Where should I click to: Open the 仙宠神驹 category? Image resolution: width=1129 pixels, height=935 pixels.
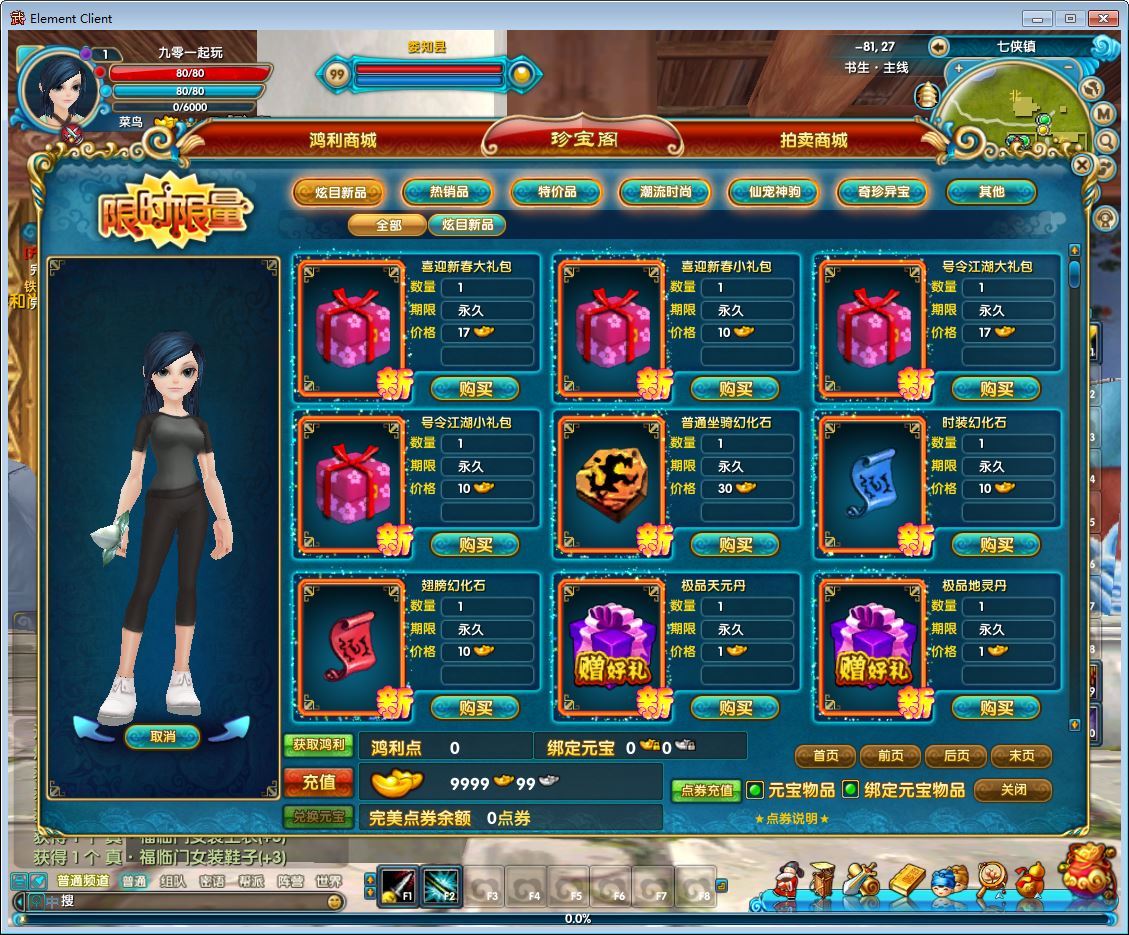[x=774, y=192]
